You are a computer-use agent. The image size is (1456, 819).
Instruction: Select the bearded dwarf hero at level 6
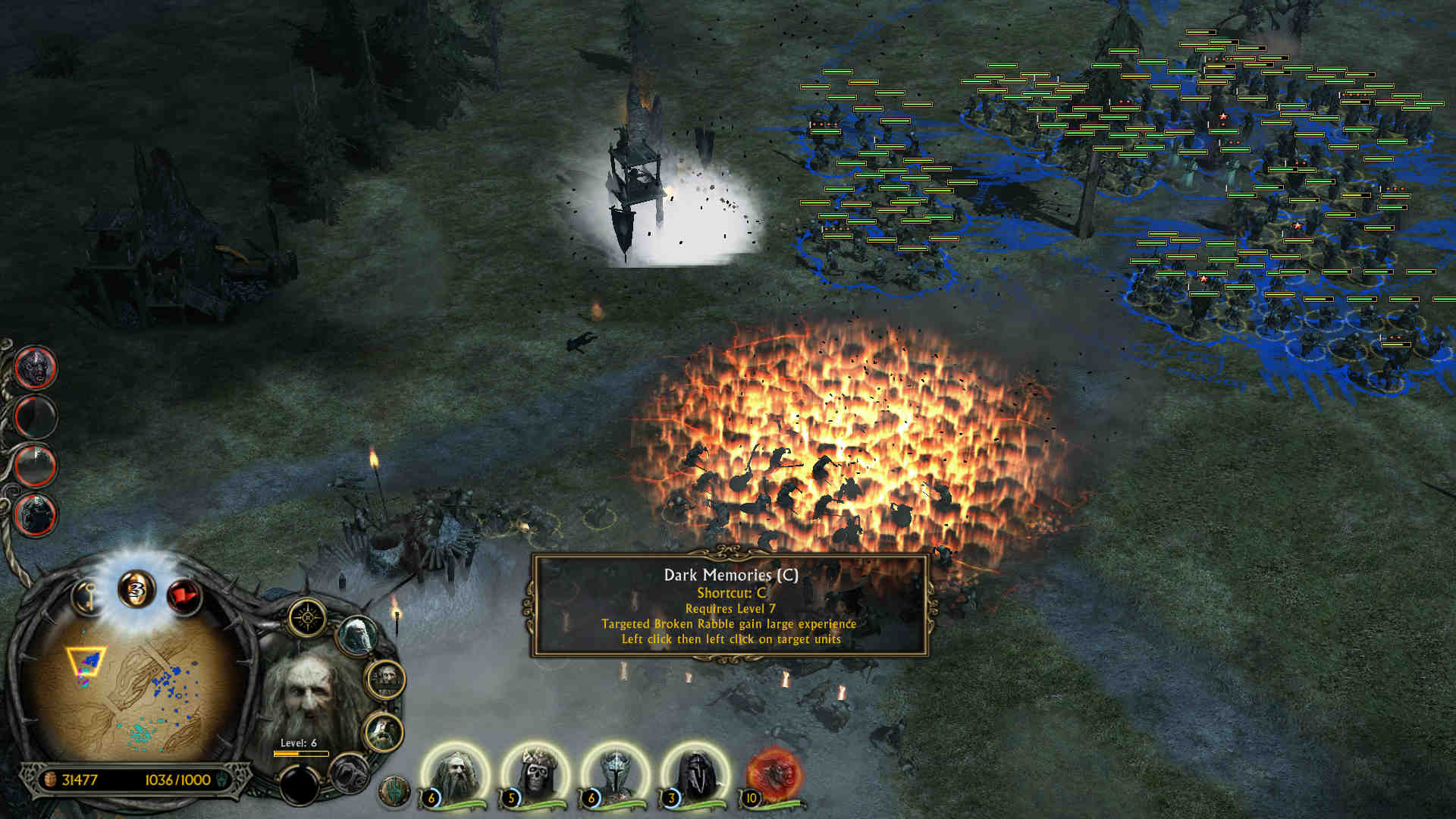point(457,775)
